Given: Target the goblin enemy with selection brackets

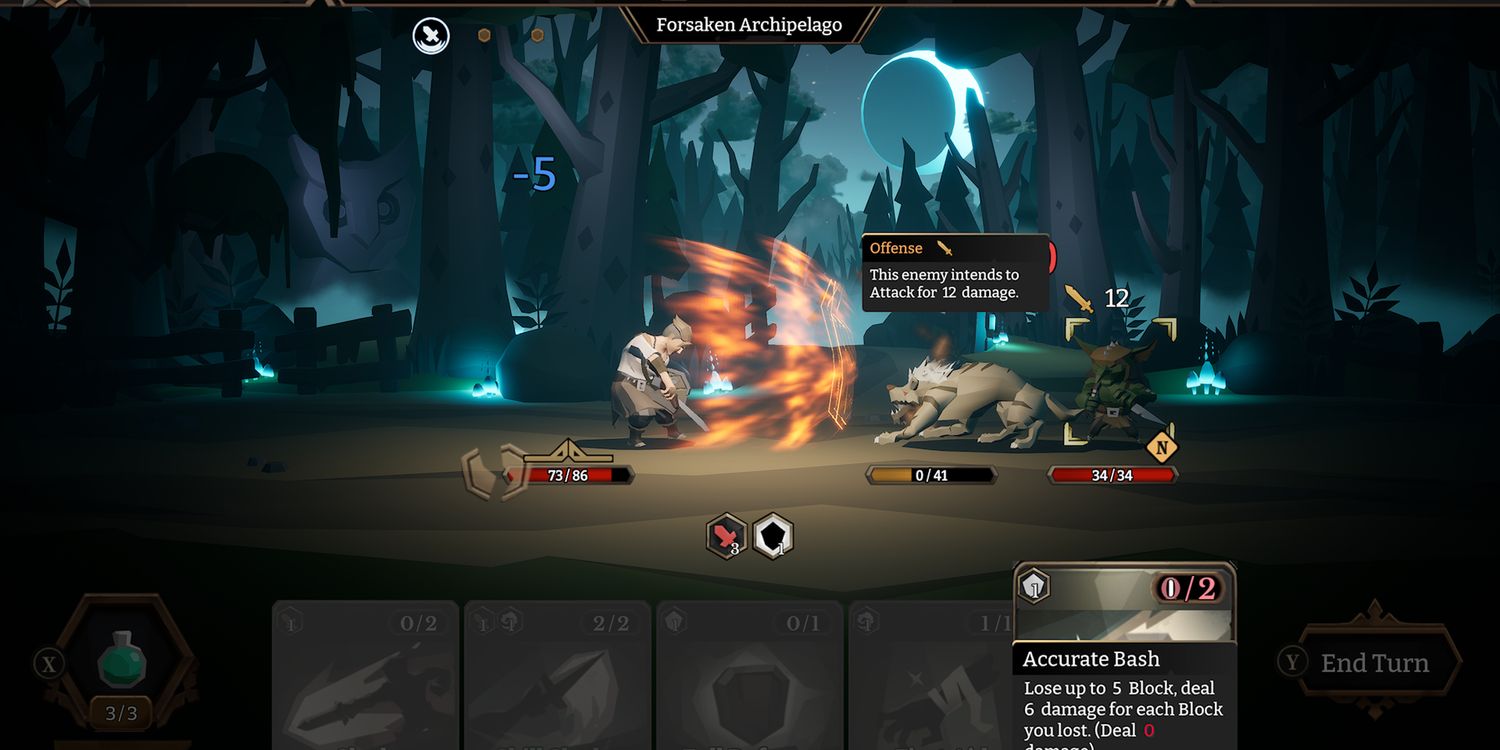Looking at the screenshot, I should point(1119,382).
